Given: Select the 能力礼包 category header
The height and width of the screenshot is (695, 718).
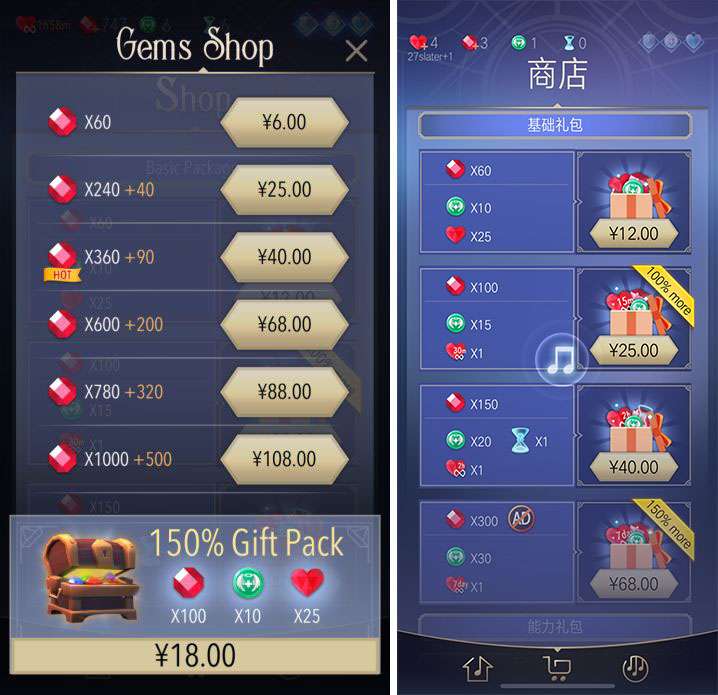Looking at the screenshot, I should 554,627.
